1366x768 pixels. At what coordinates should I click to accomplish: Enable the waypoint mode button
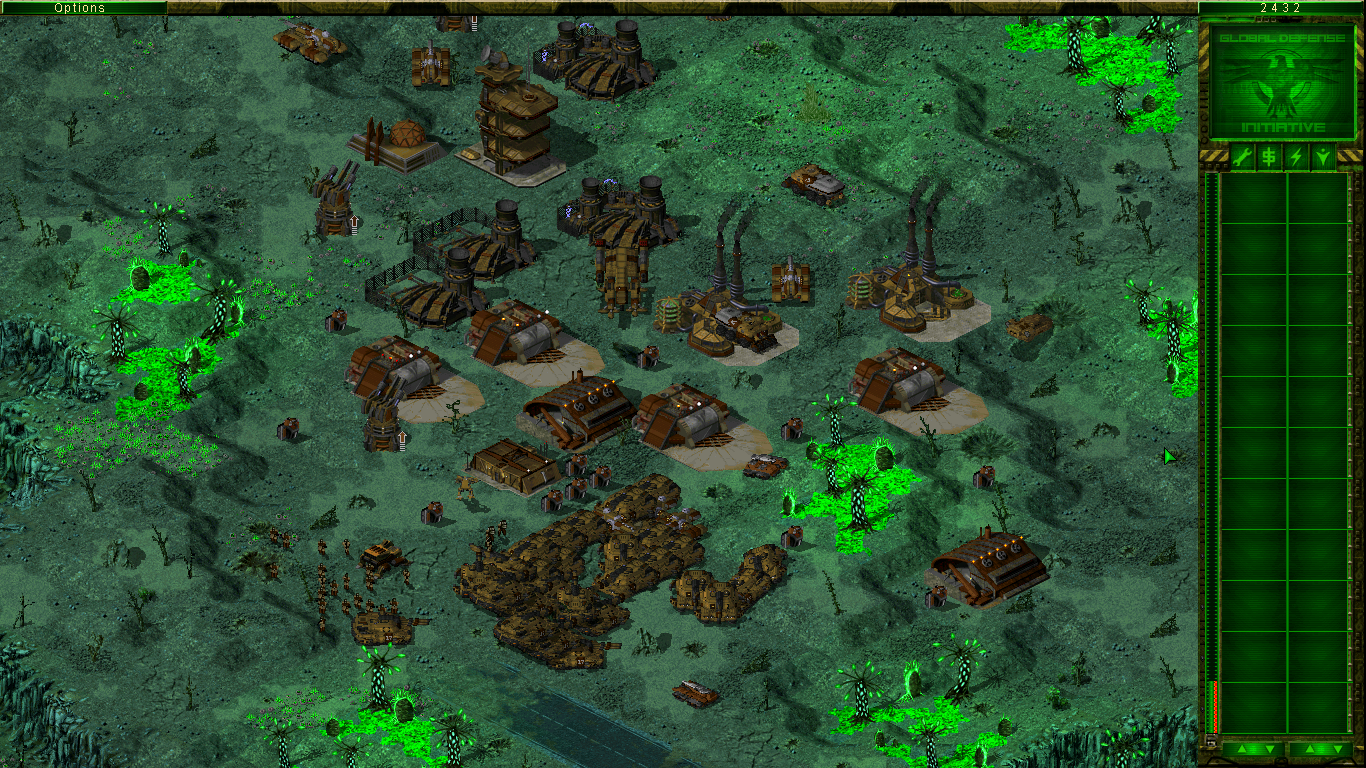pyautogui.click(x=1323, y=157)
